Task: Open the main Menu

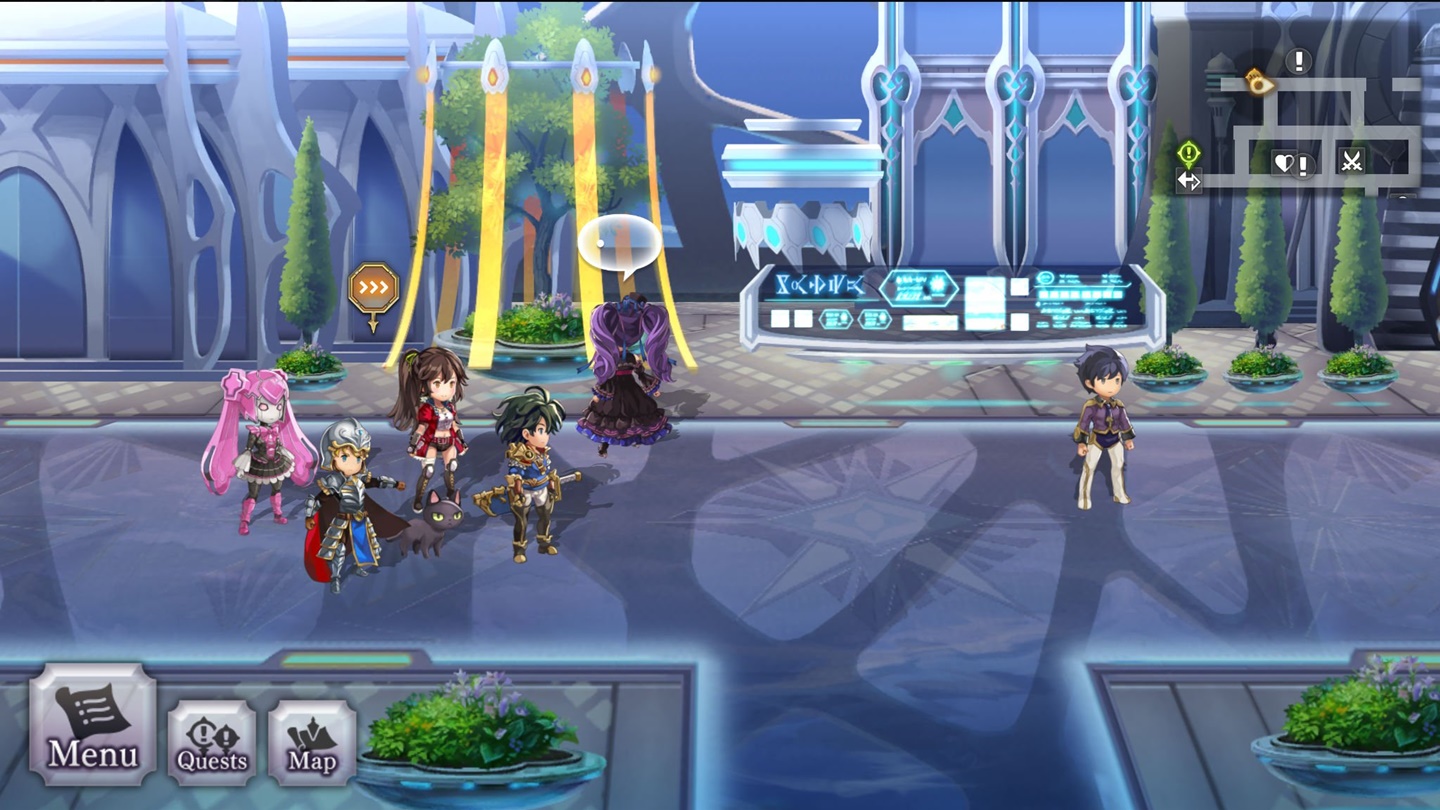Action: click(92, 724)
